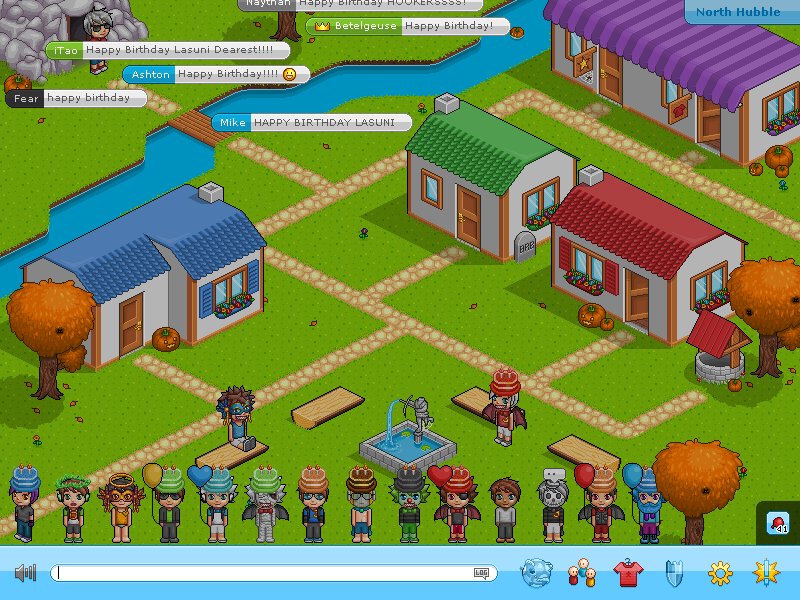Click the North Hubble room label
This screenshot has height=600, width=800.
tap(740, 12)
